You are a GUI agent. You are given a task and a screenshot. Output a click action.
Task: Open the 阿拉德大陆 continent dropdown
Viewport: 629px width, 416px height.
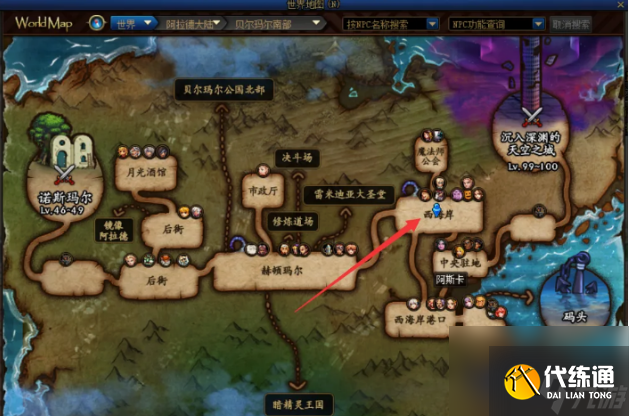(x=187, y=21)
